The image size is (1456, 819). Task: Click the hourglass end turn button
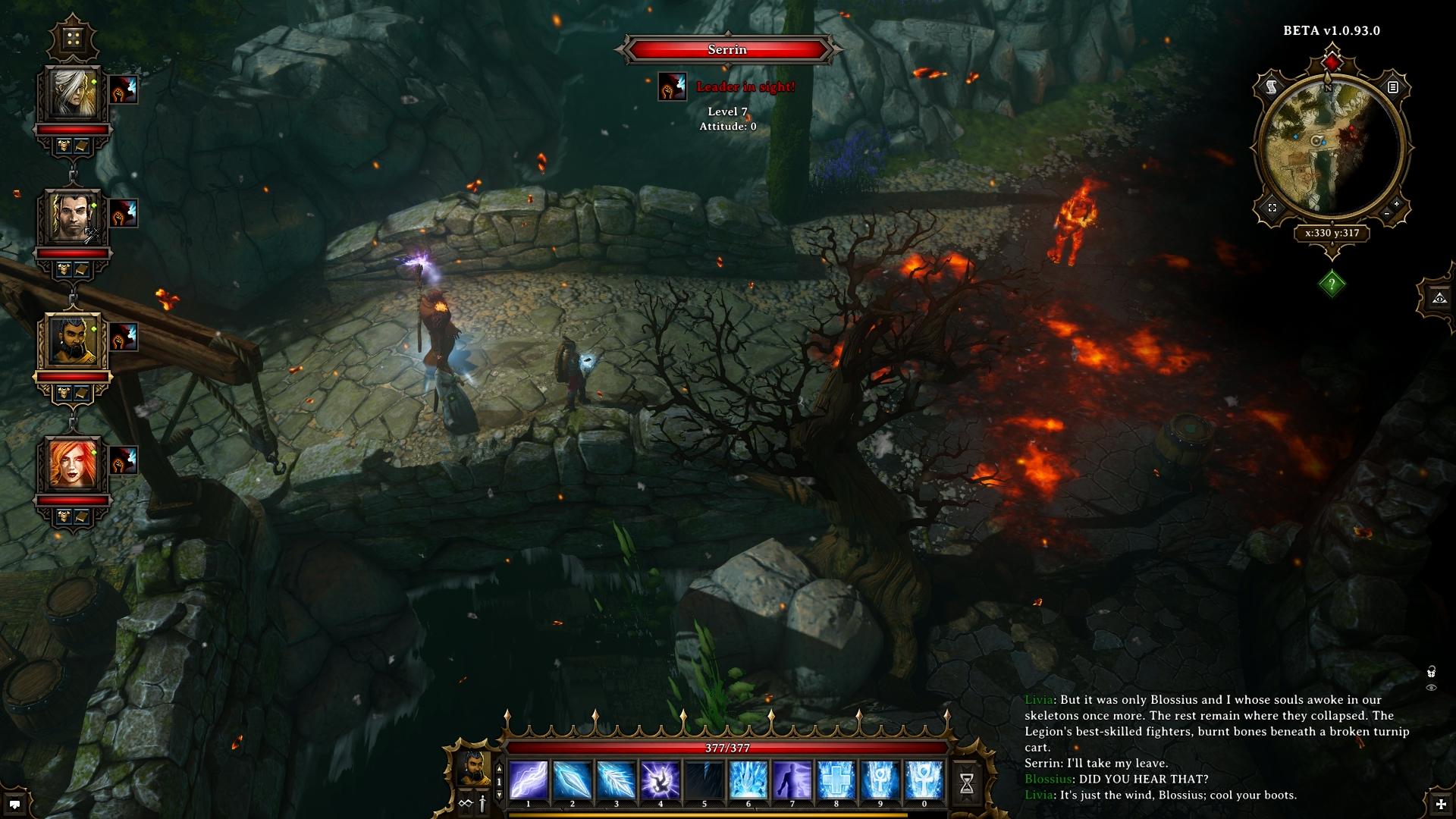[967, 783]
